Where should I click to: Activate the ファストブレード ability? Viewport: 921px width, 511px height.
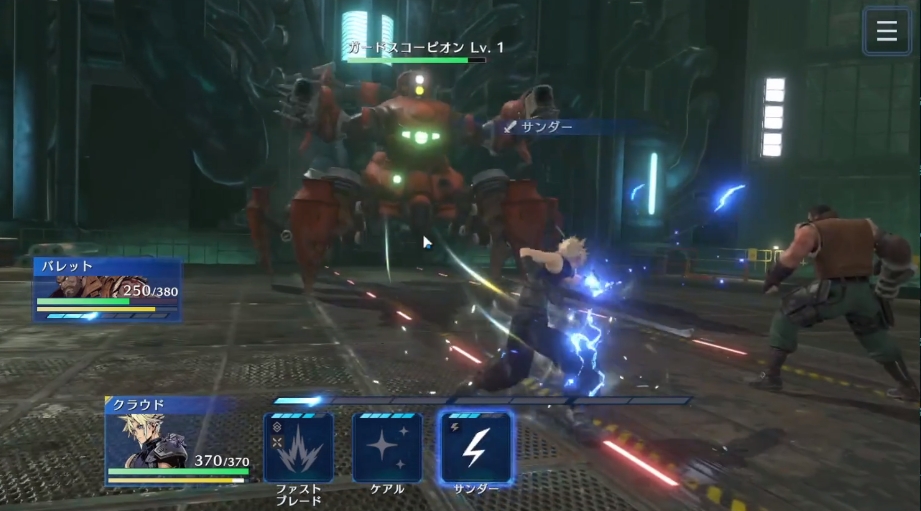(x=298, y=447)
